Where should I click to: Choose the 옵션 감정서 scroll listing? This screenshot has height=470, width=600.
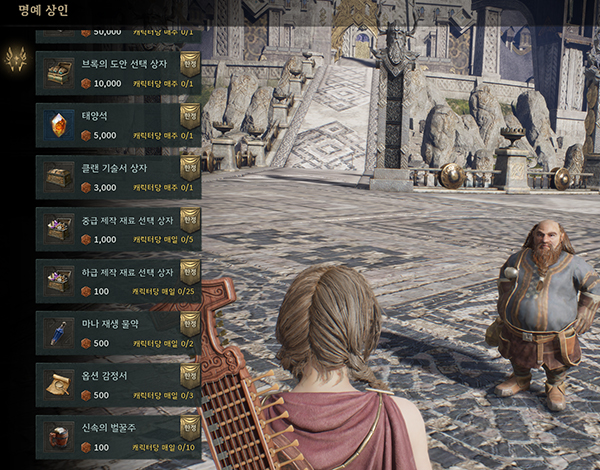[x=118, y=384]
